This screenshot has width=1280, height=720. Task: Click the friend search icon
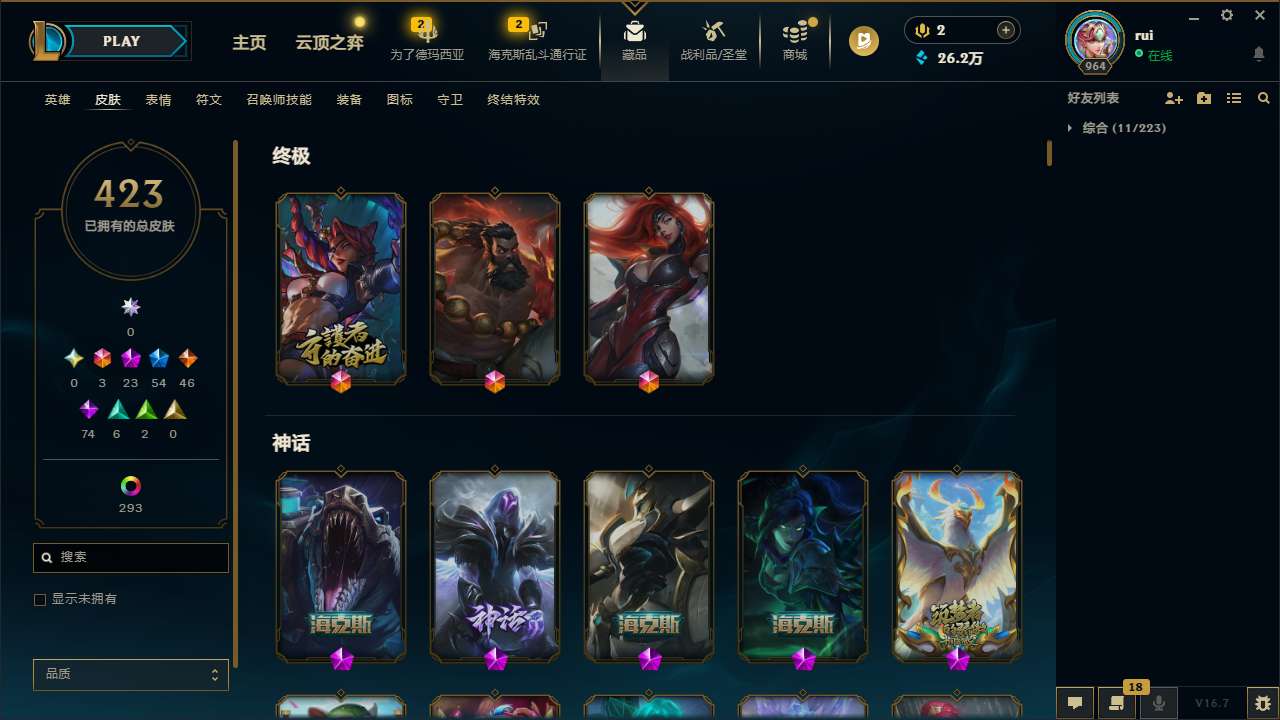[1264, 98]
